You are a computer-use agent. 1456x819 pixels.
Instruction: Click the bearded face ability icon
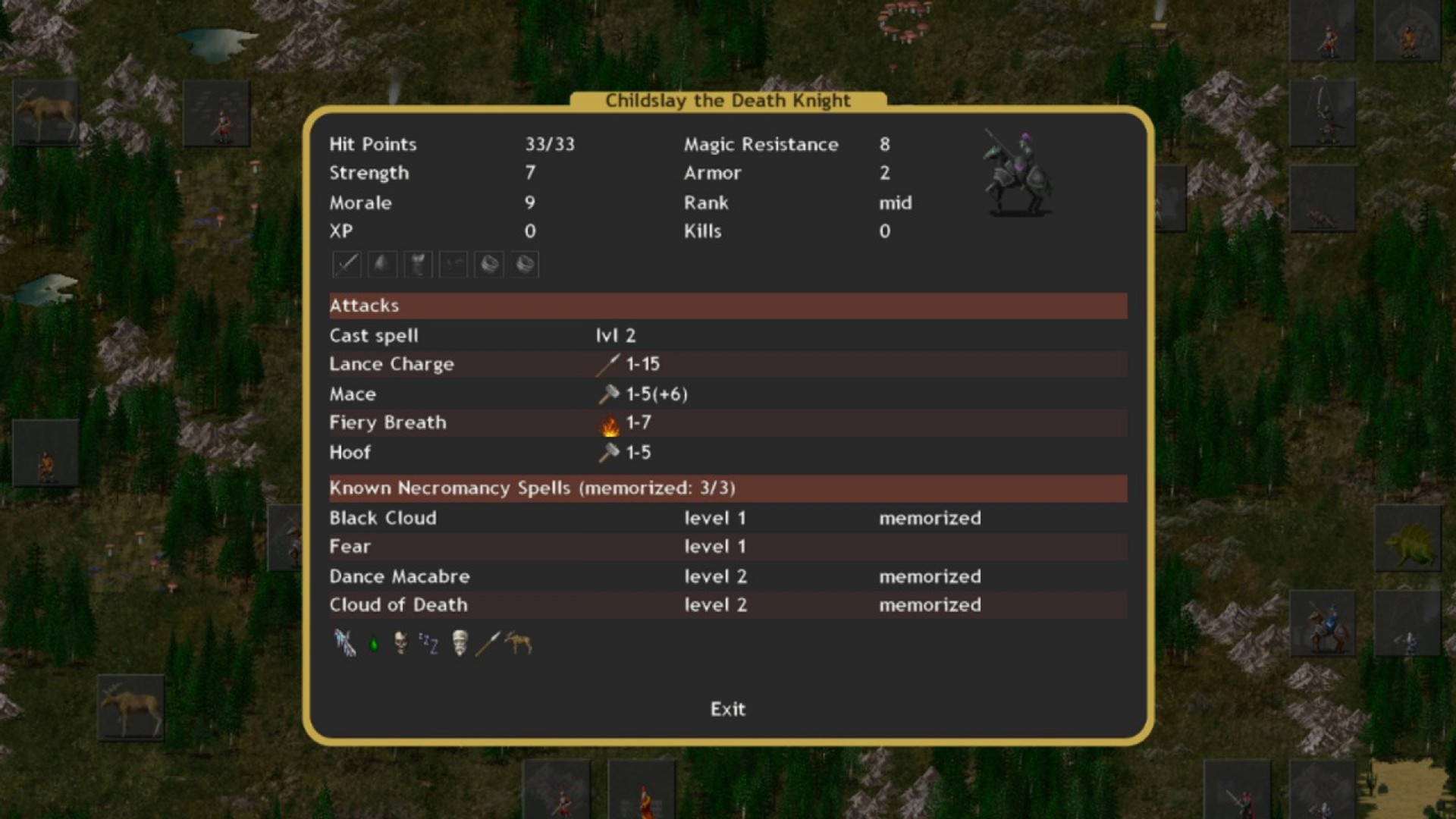[x=460, y=643]
